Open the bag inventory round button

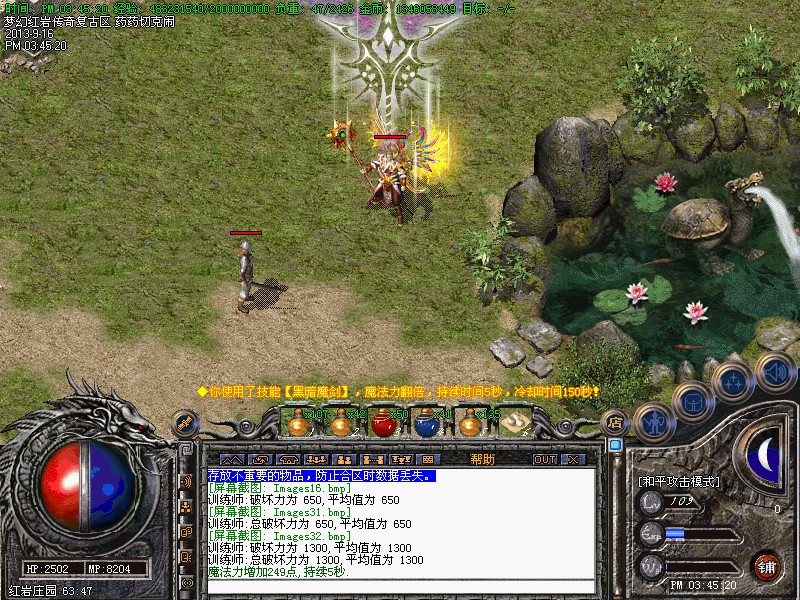click(x=692, y=401)
